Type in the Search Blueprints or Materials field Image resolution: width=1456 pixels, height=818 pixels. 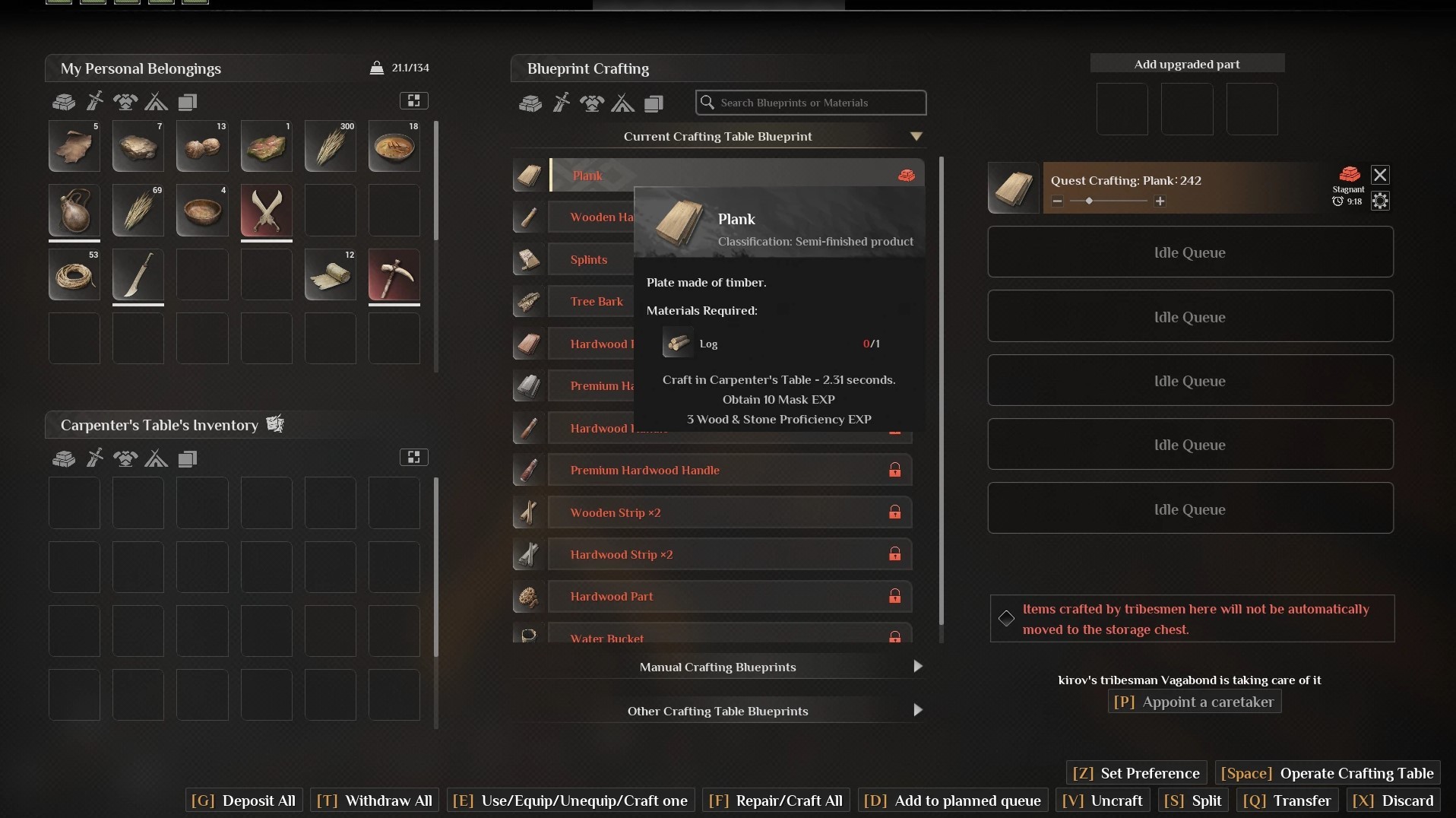[817, 103]
